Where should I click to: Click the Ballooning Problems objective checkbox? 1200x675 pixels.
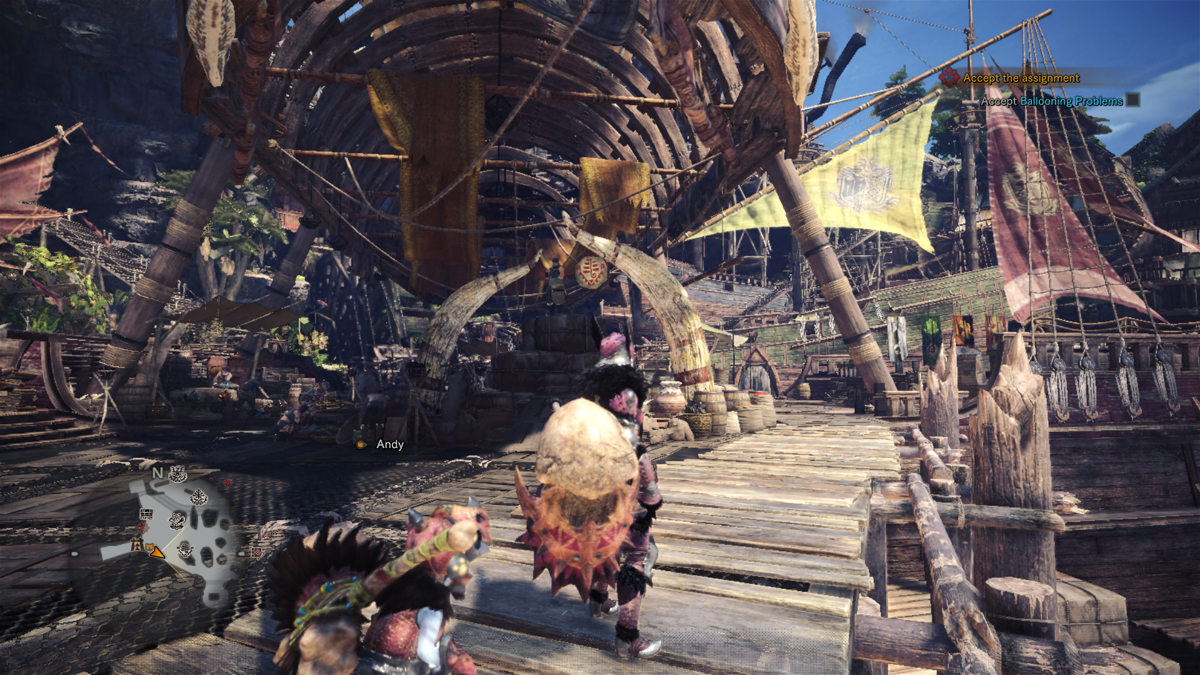click(1132, 100)
